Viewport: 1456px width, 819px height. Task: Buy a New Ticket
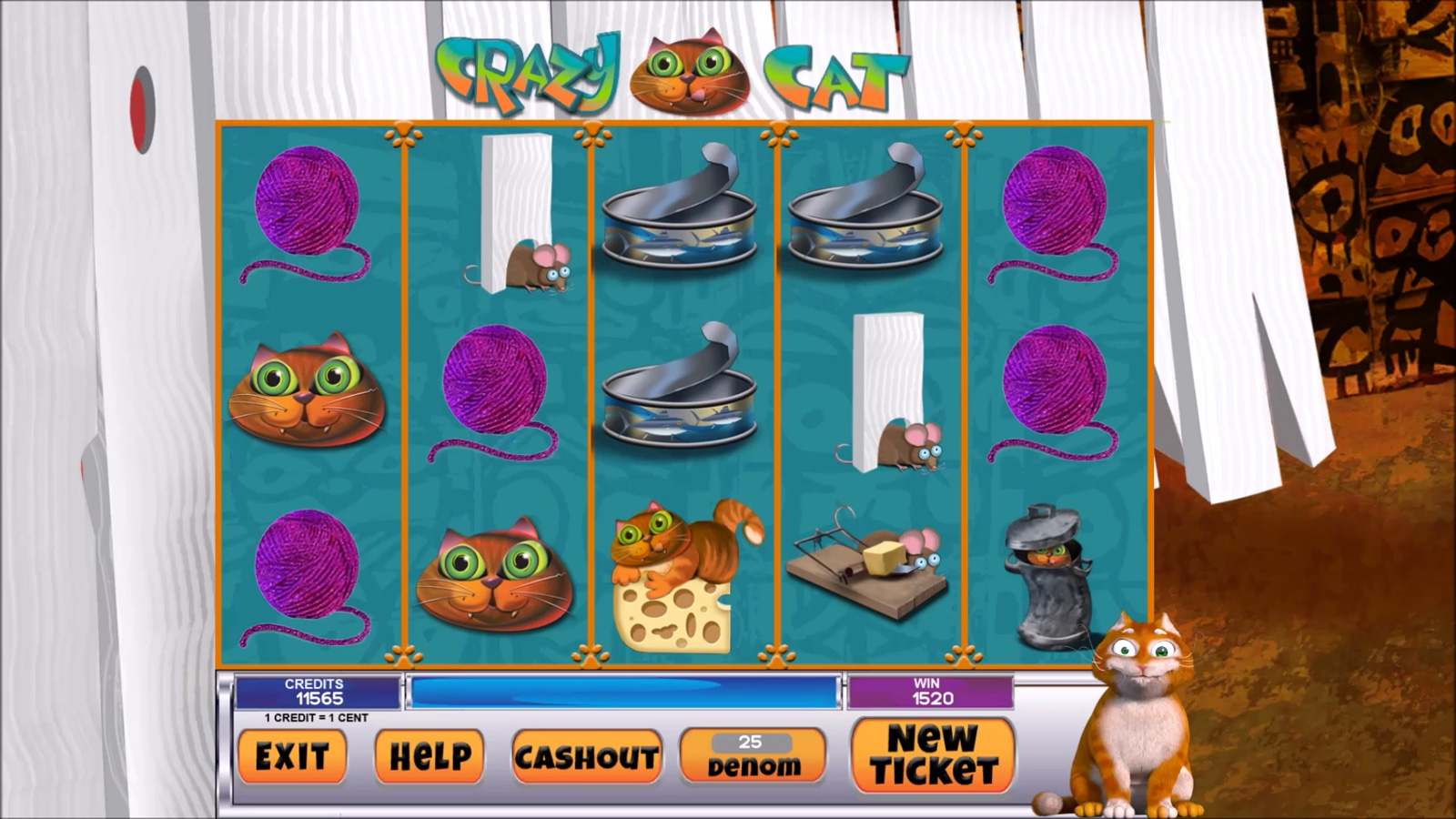(933, 754)
